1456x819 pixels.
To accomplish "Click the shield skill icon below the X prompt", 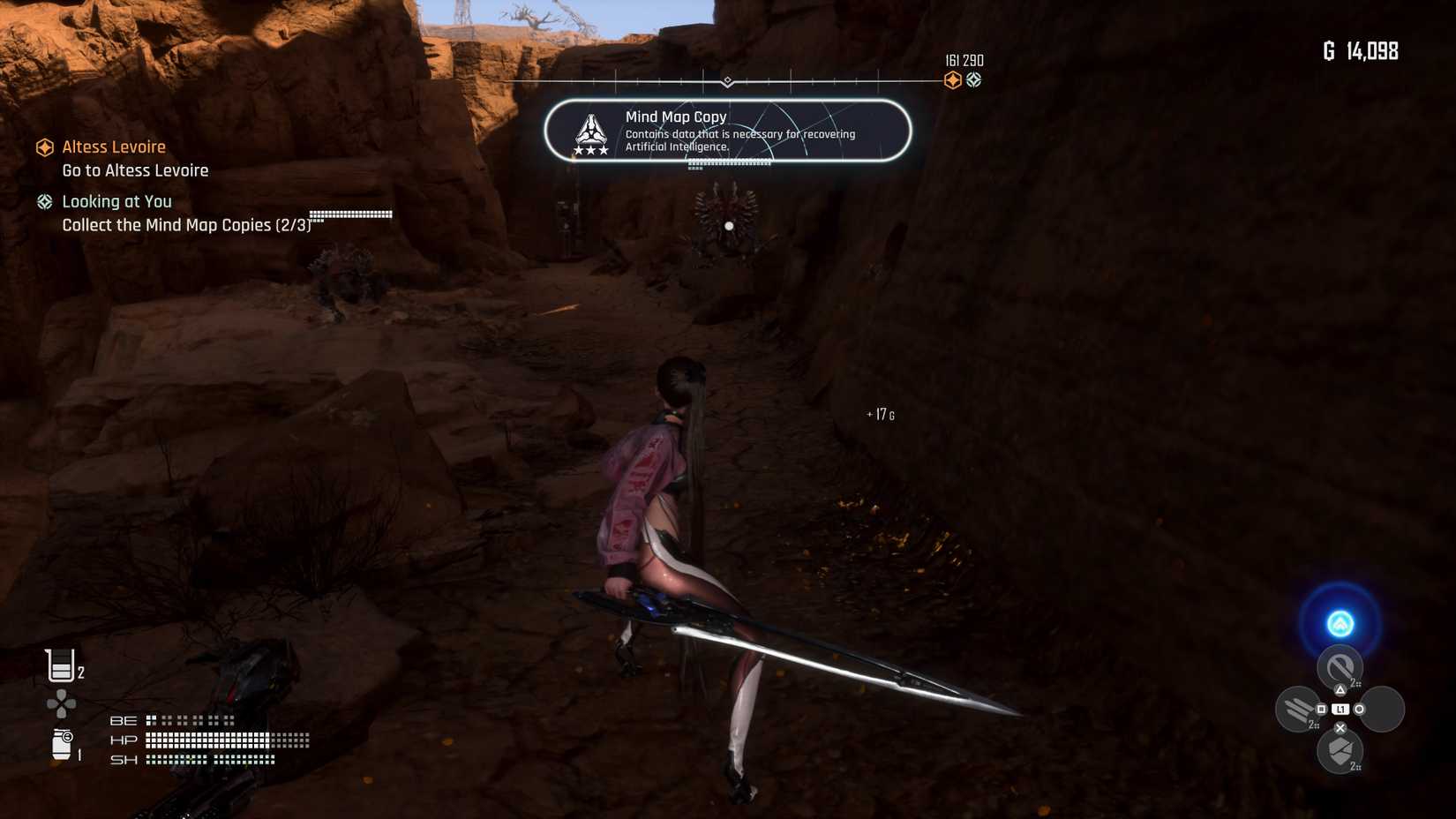I will point(1340,750).
